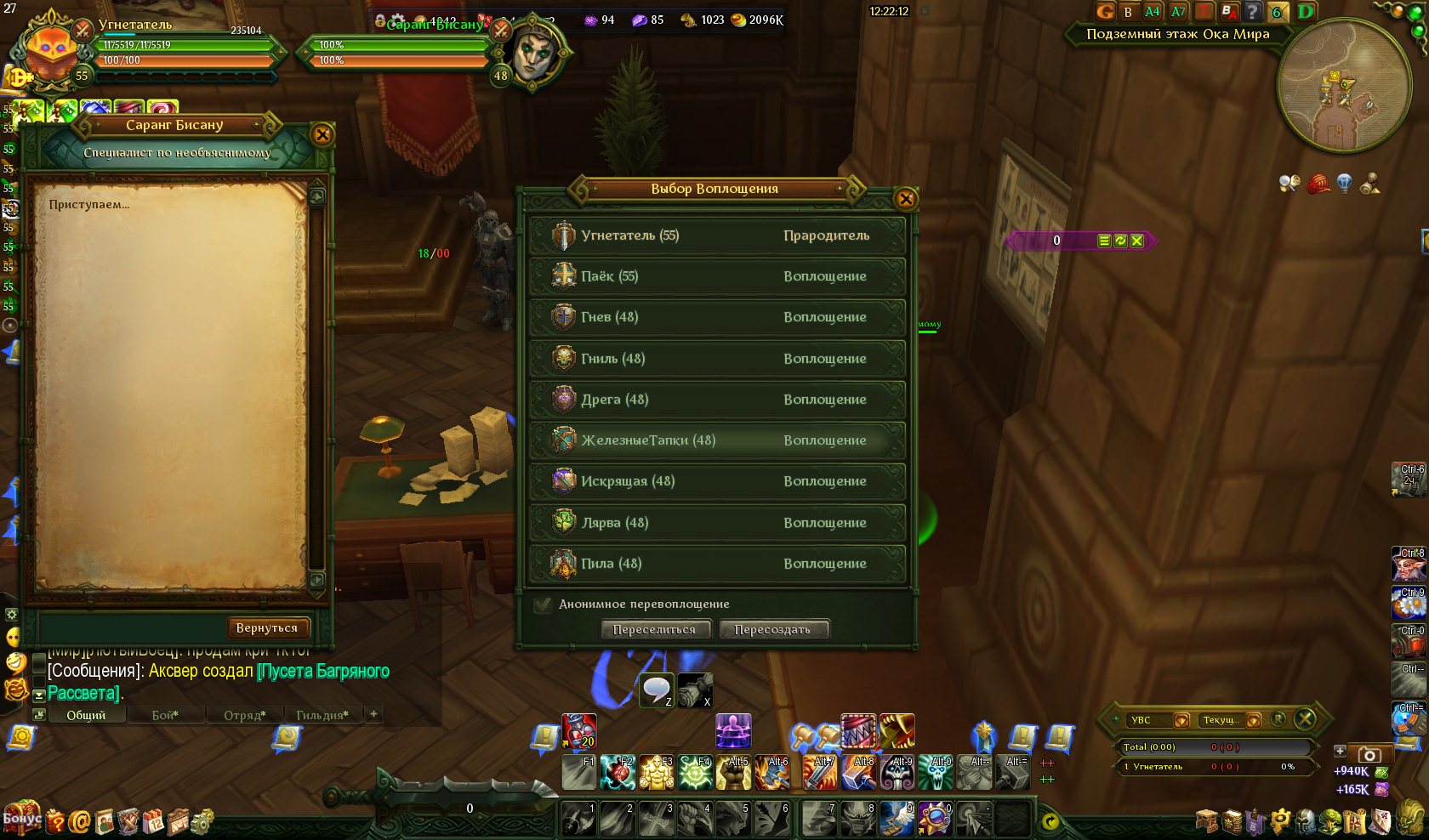Toggle the Анонимное перевоплощение checkbox
This screenshot has width=1429, height=840.
tap(543, 604)
